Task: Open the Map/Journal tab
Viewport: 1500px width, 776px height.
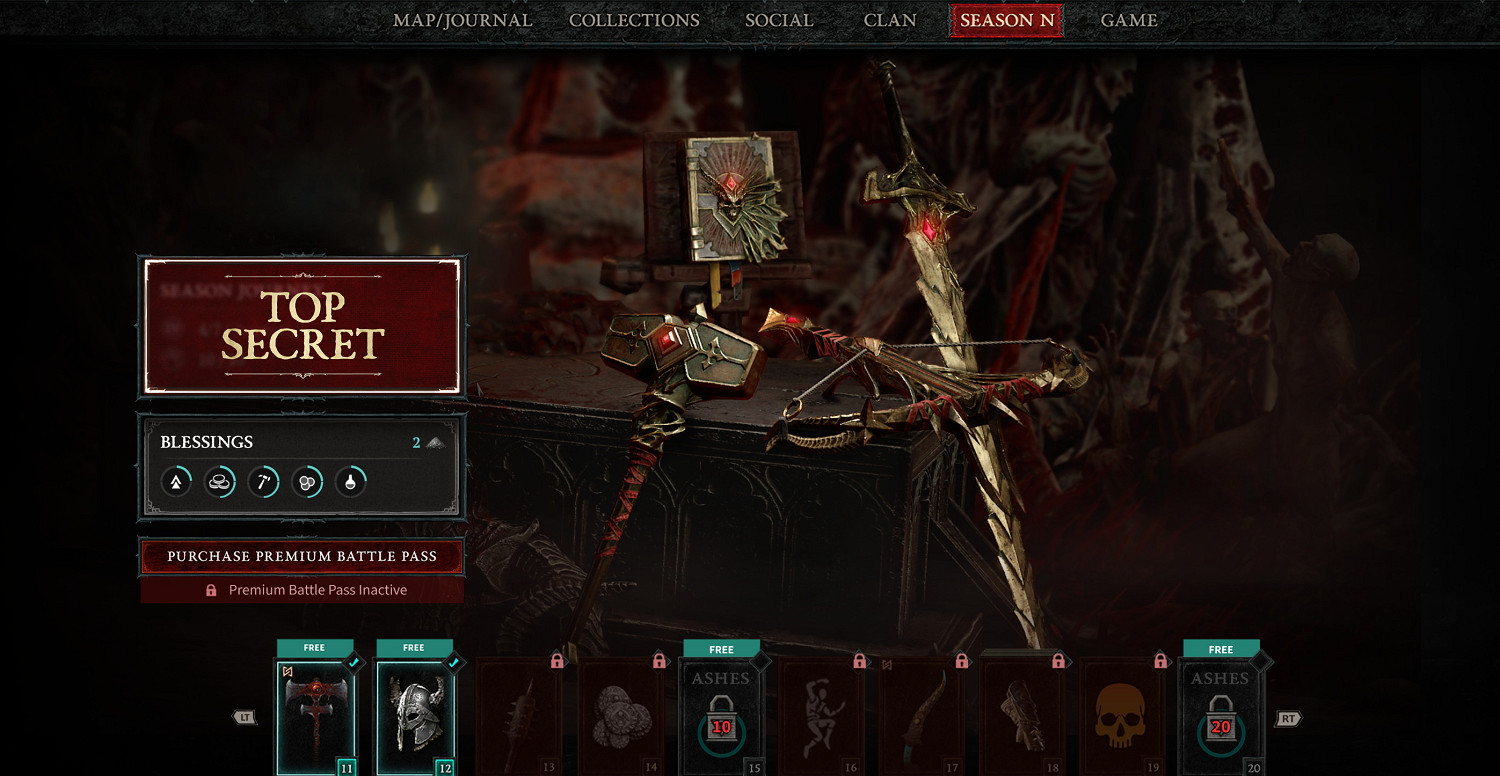Action: point(462,20)
